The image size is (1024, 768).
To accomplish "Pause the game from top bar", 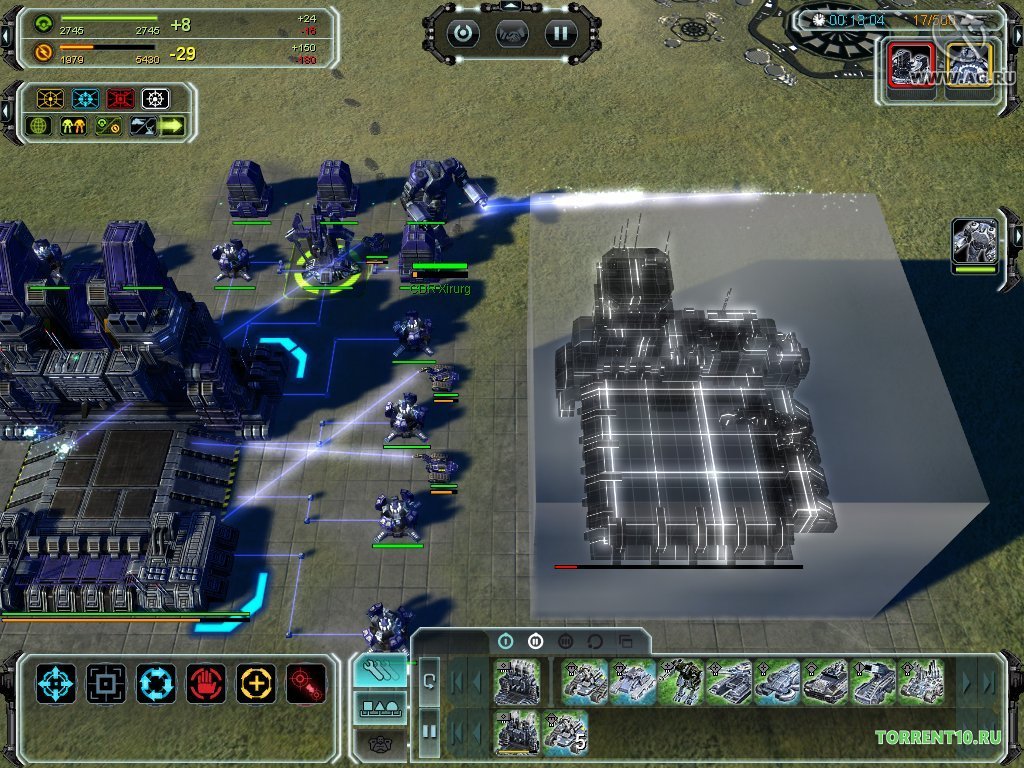I will [x=561, y=32].
